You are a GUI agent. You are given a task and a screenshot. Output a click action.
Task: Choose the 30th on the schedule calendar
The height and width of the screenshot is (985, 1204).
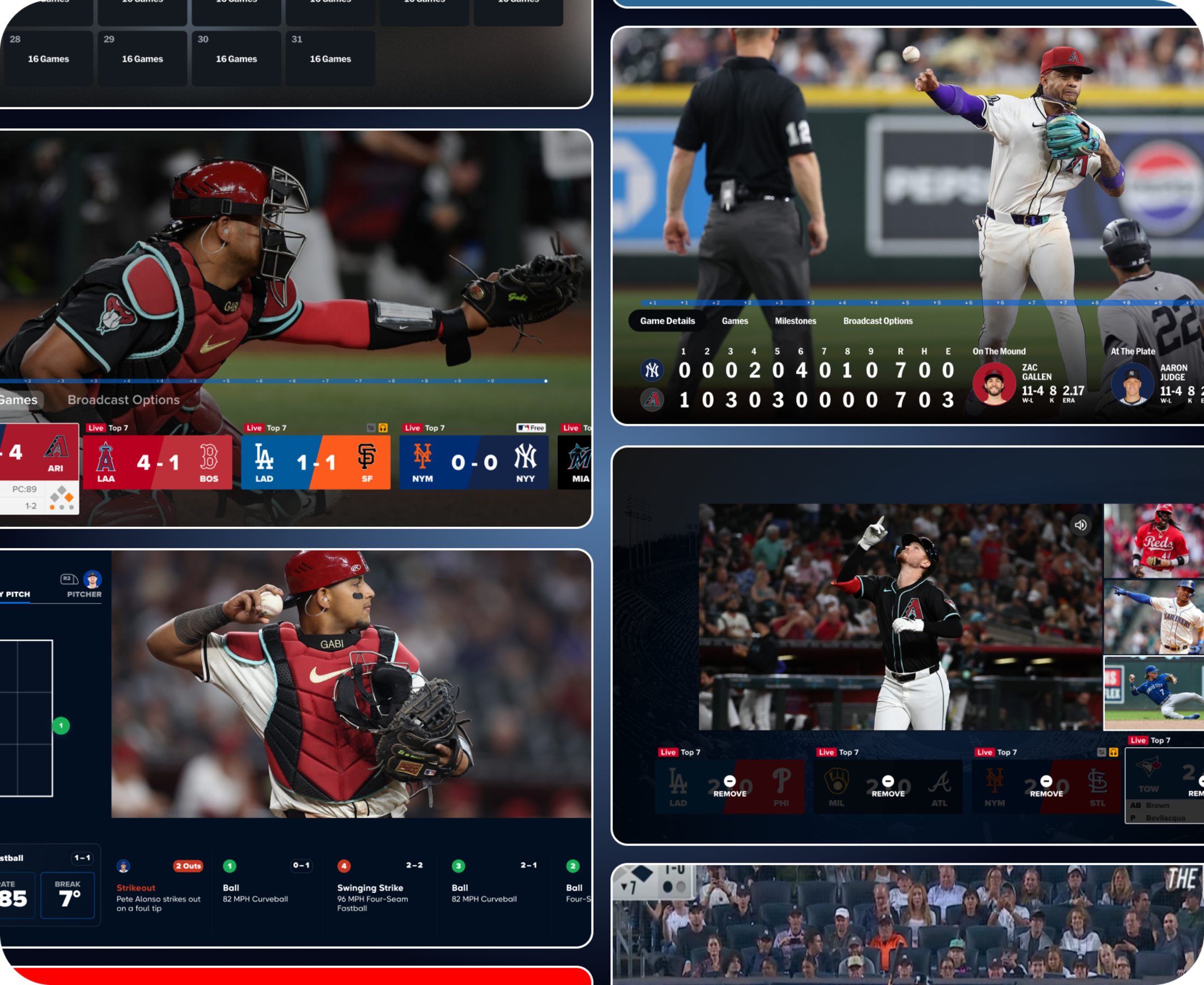(x=236, y=58)
